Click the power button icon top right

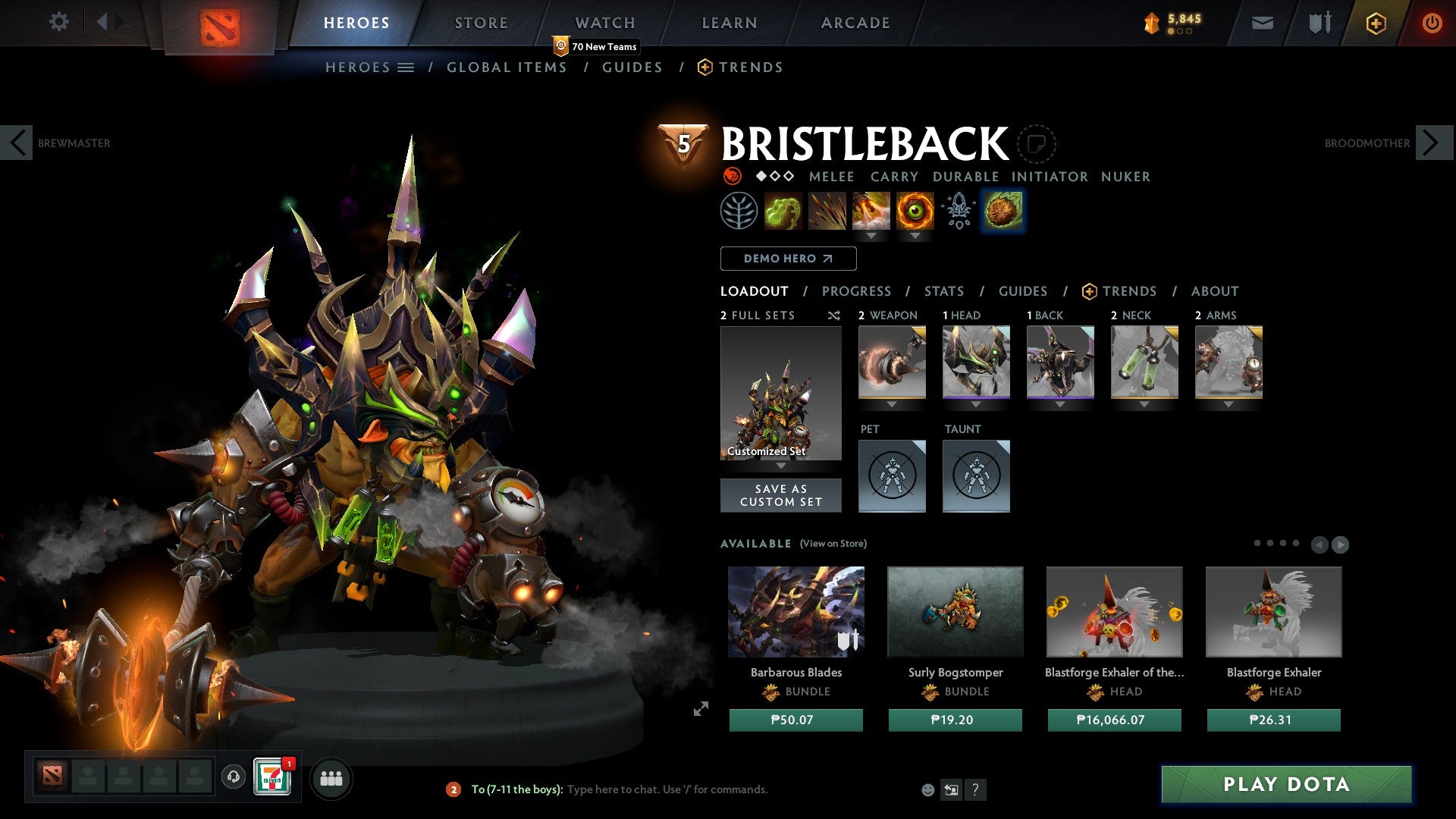coord(1432,22)
